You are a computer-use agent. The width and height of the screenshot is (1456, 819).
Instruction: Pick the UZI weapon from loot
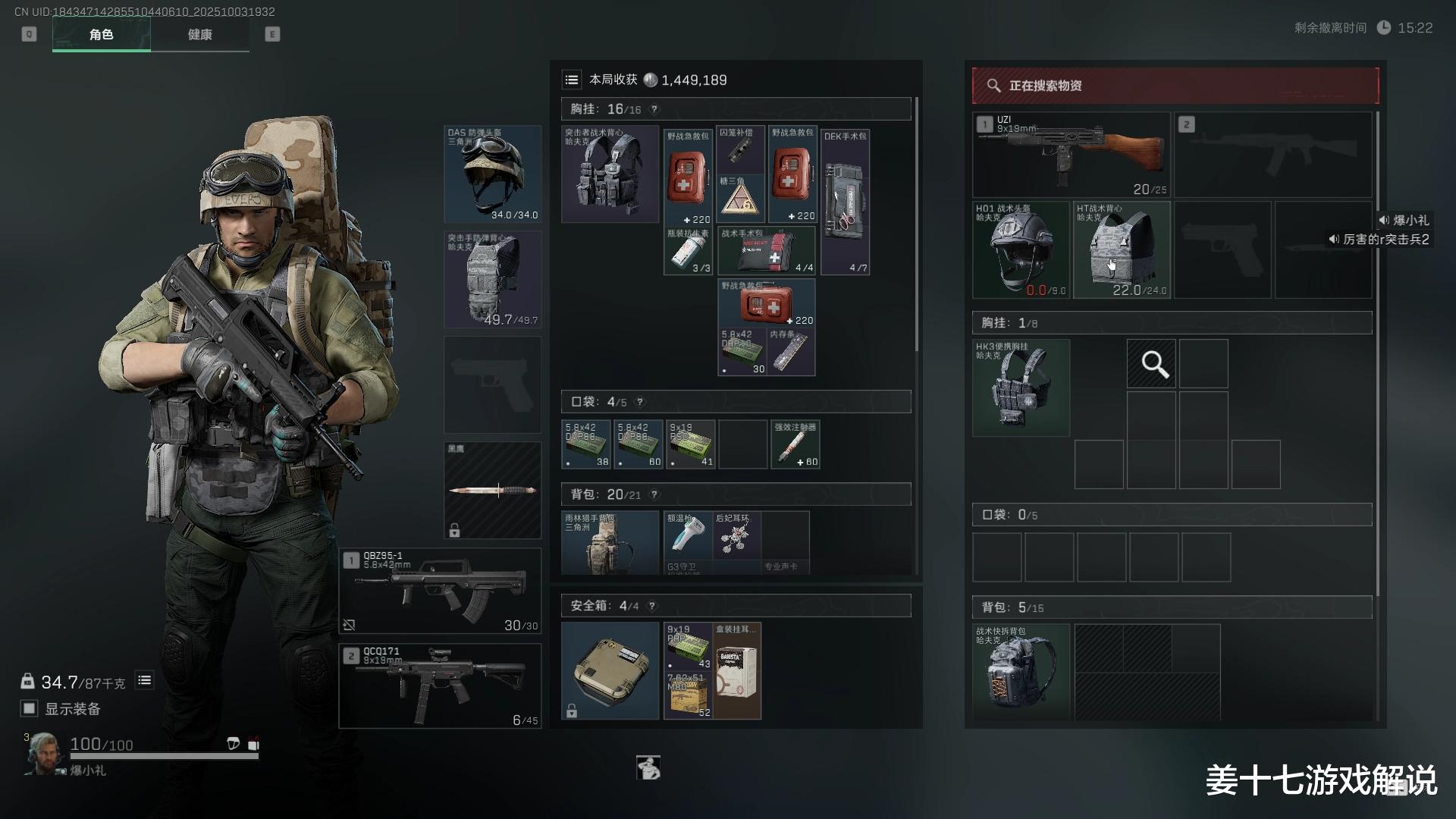coord(1071,155)
